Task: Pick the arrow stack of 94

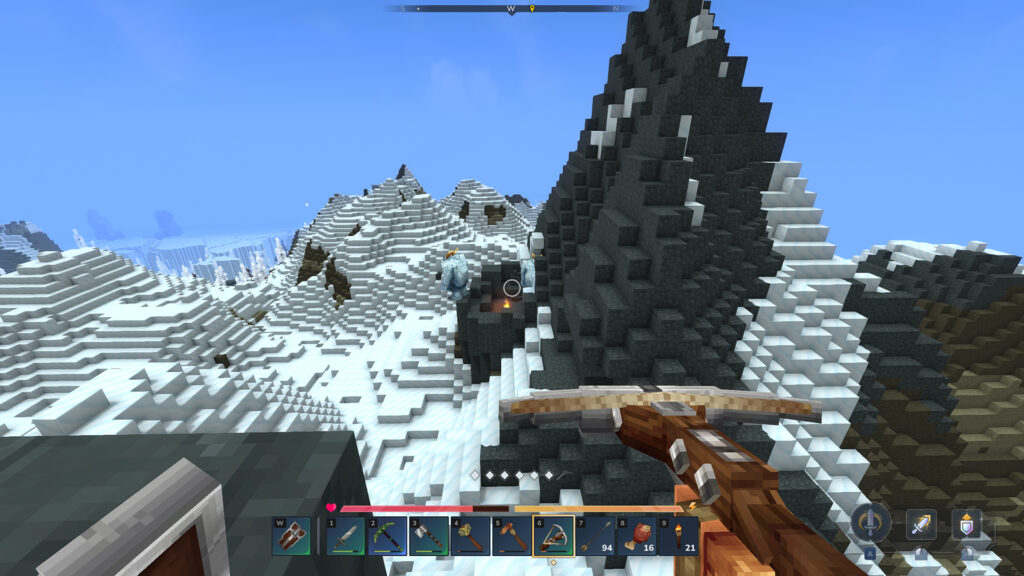Action: click(595, 536)
